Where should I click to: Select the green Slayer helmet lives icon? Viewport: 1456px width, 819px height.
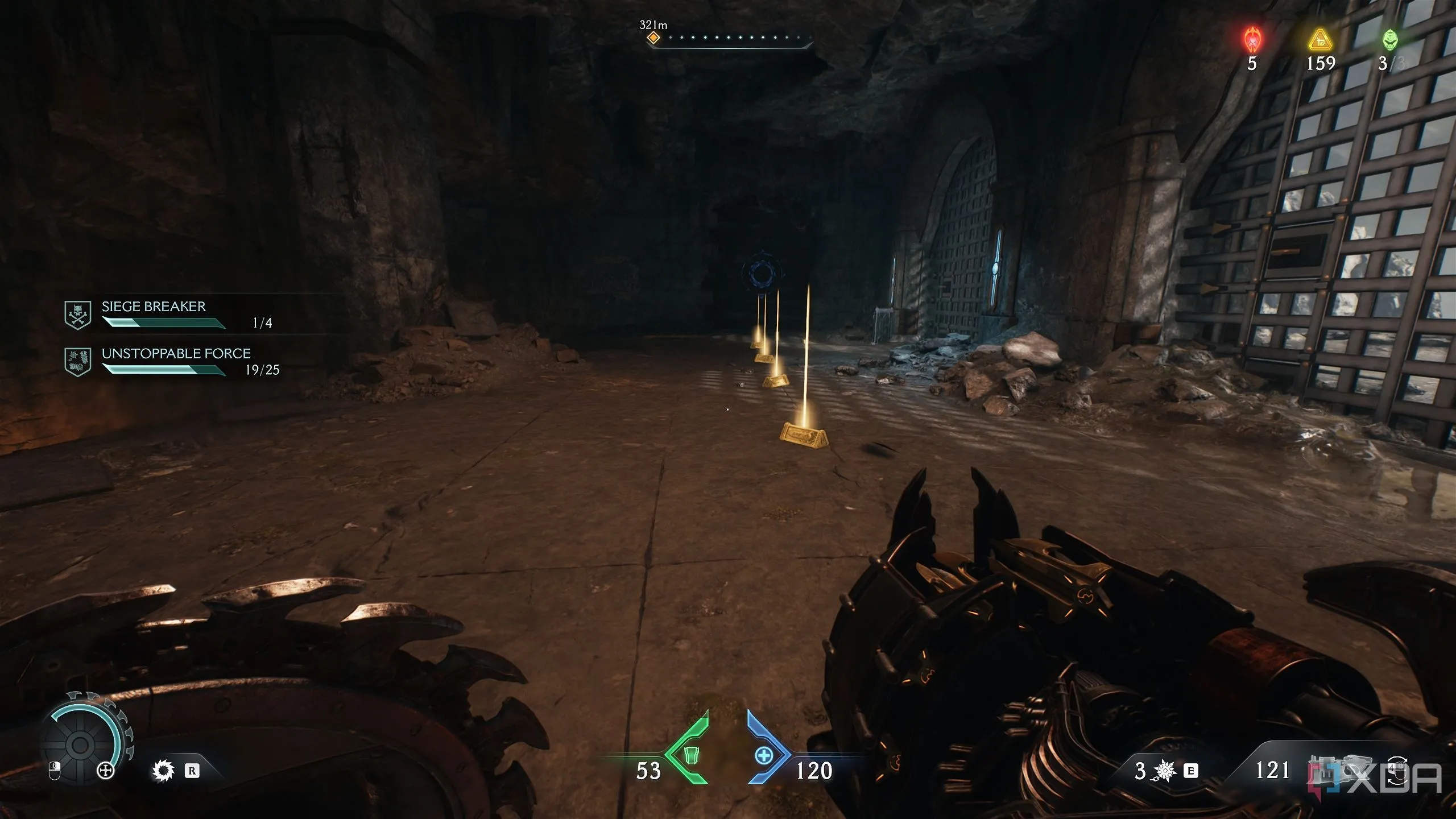click(x=1389, y=40)
